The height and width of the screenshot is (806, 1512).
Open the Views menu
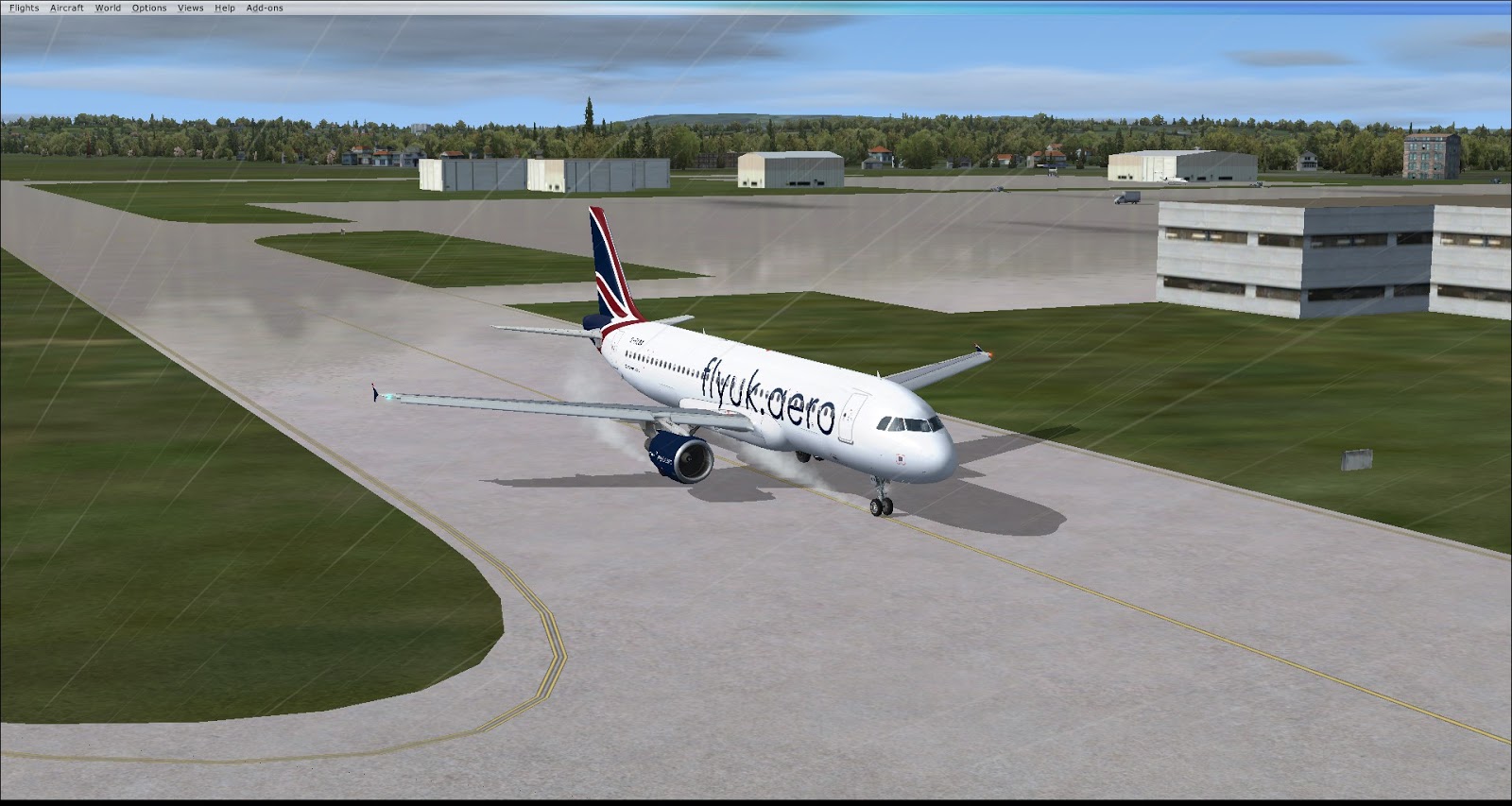click(190, 8)
